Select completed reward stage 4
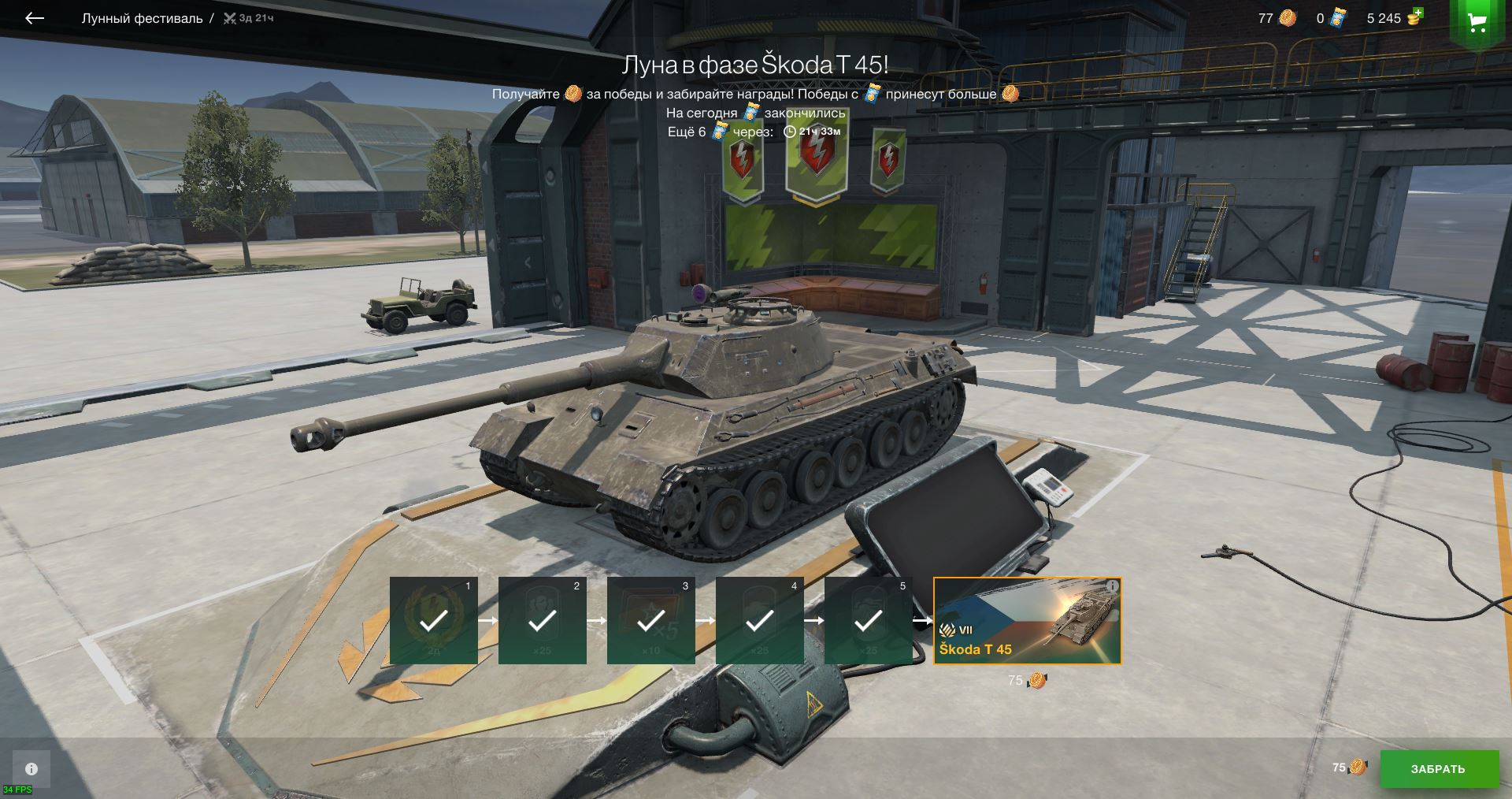This screenshot has height=799, width=1512. tap(759, 621)
